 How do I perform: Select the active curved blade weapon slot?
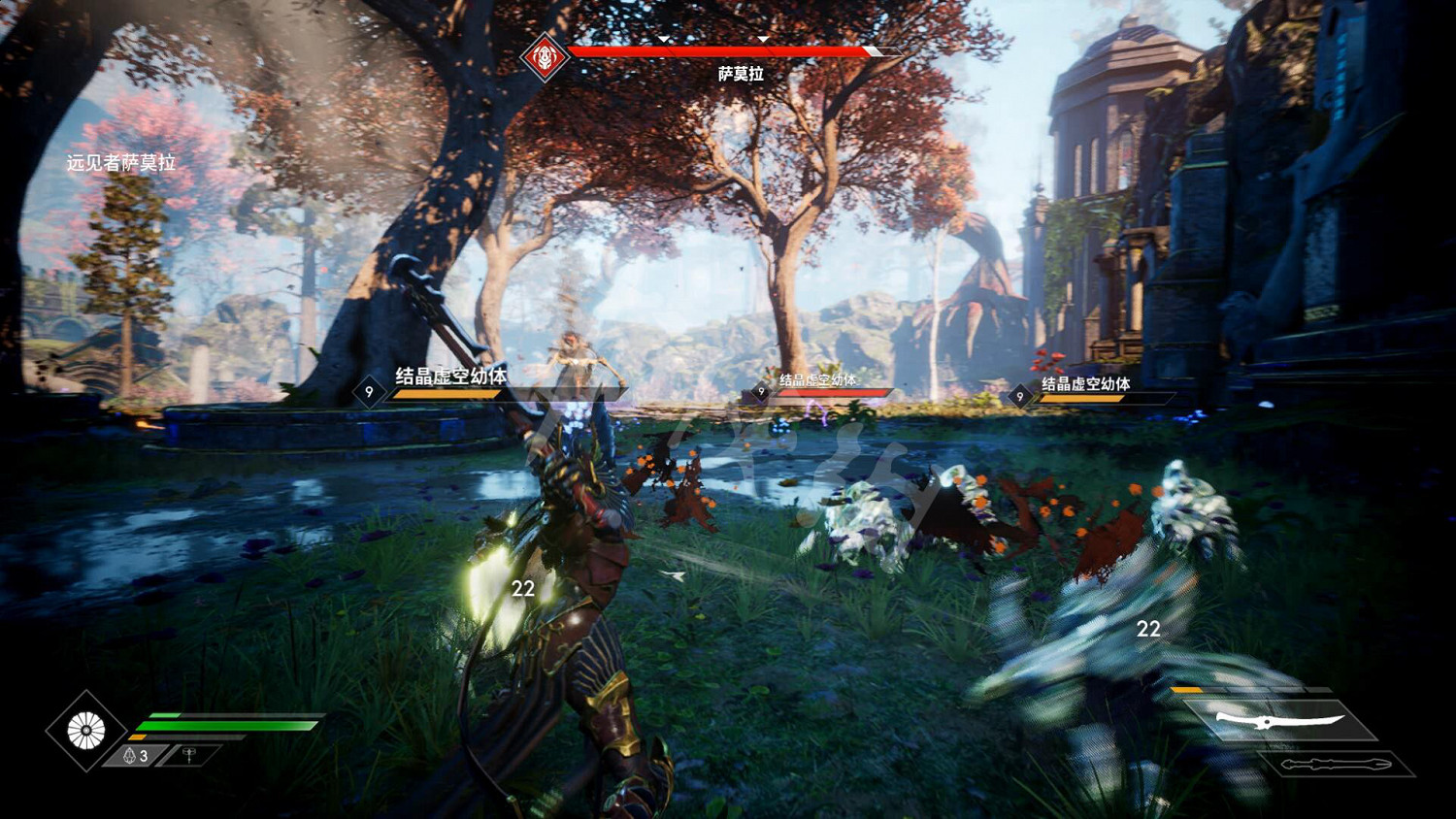click(x=1279, y=721)
